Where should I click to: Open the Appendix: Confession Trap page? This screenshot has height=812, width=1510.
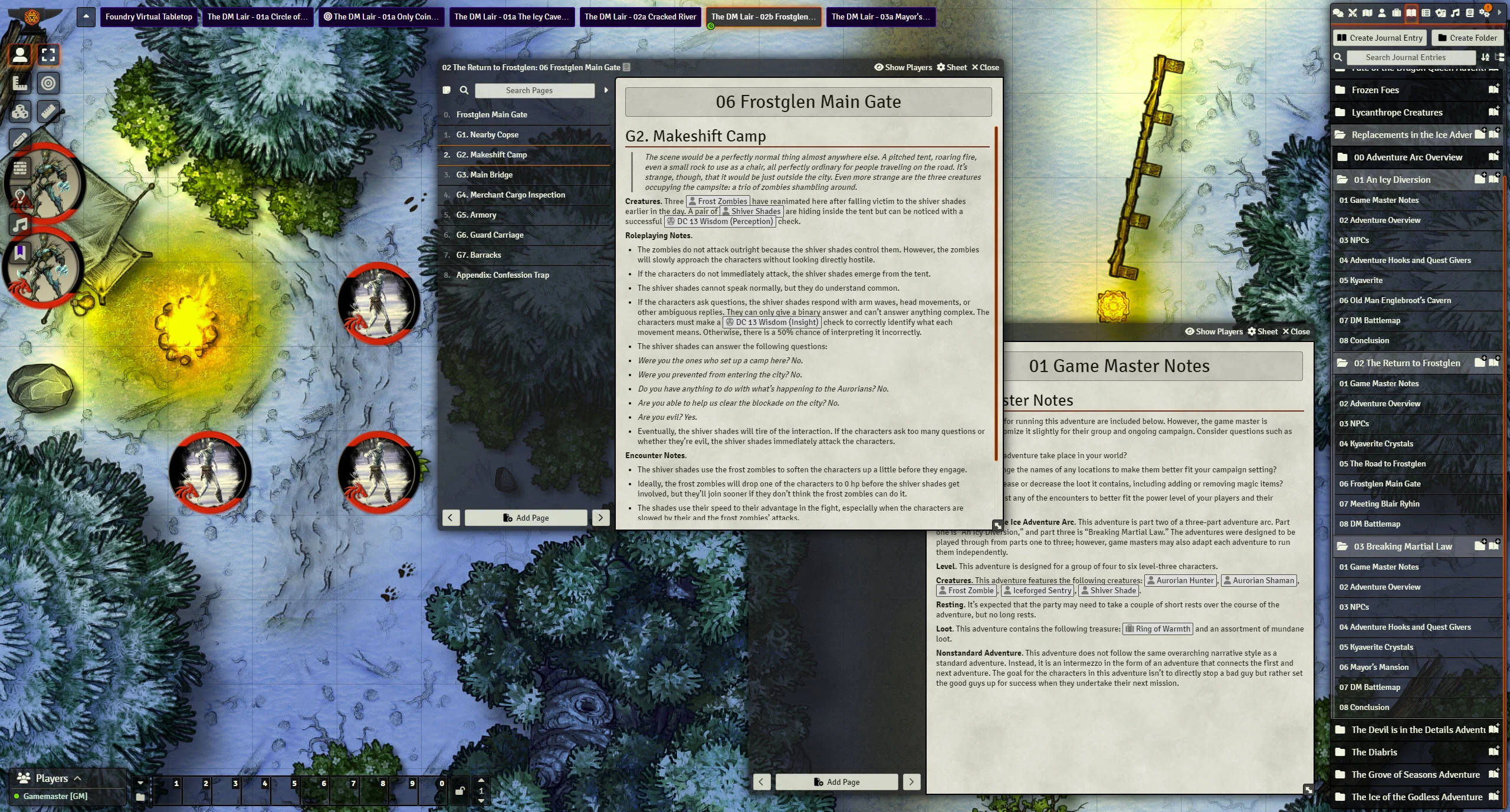click(x=502, y=275)
